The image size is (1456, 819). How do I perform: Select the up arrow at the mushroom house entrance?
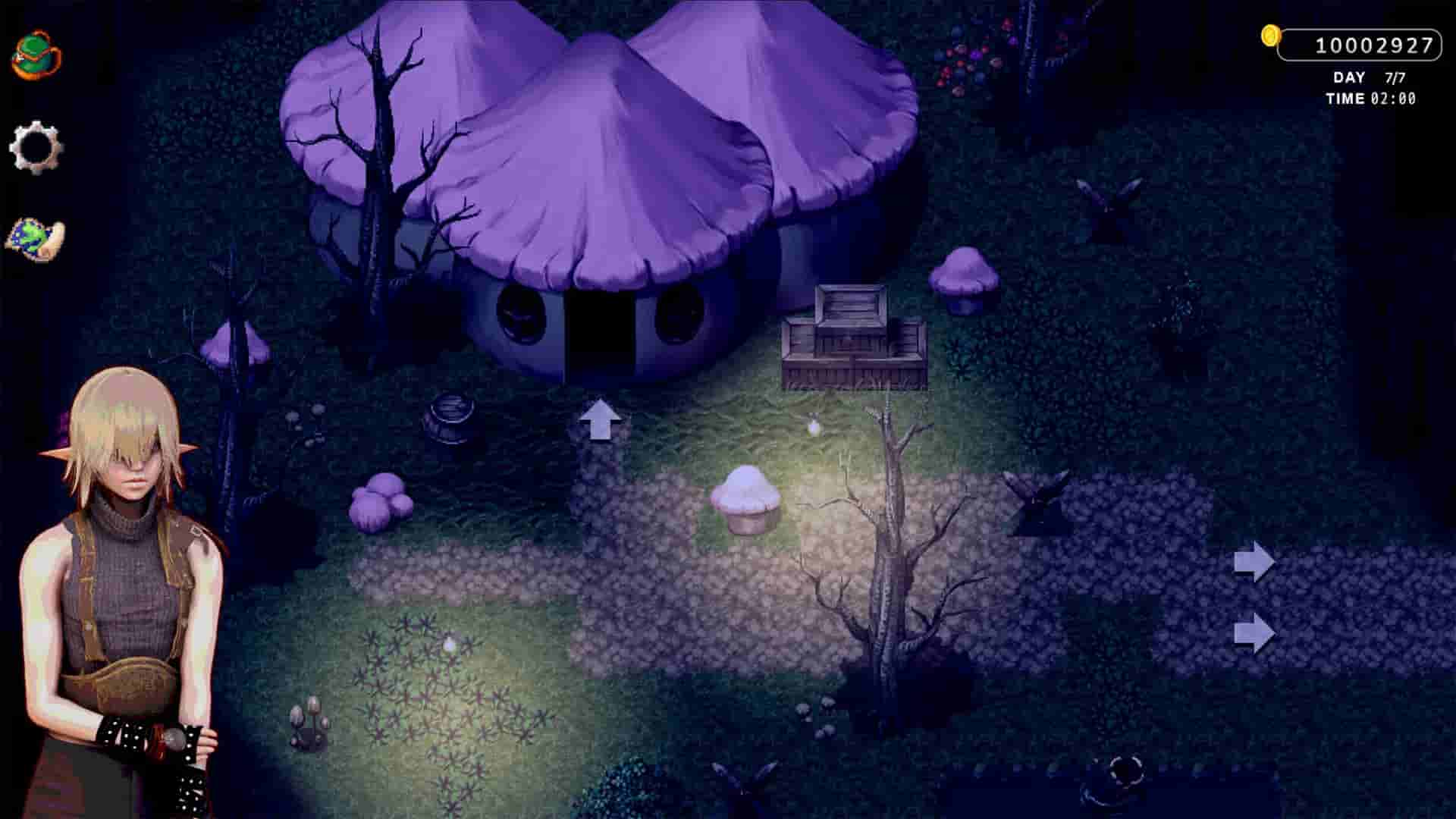pyautogui.click(x=601, y=421)
